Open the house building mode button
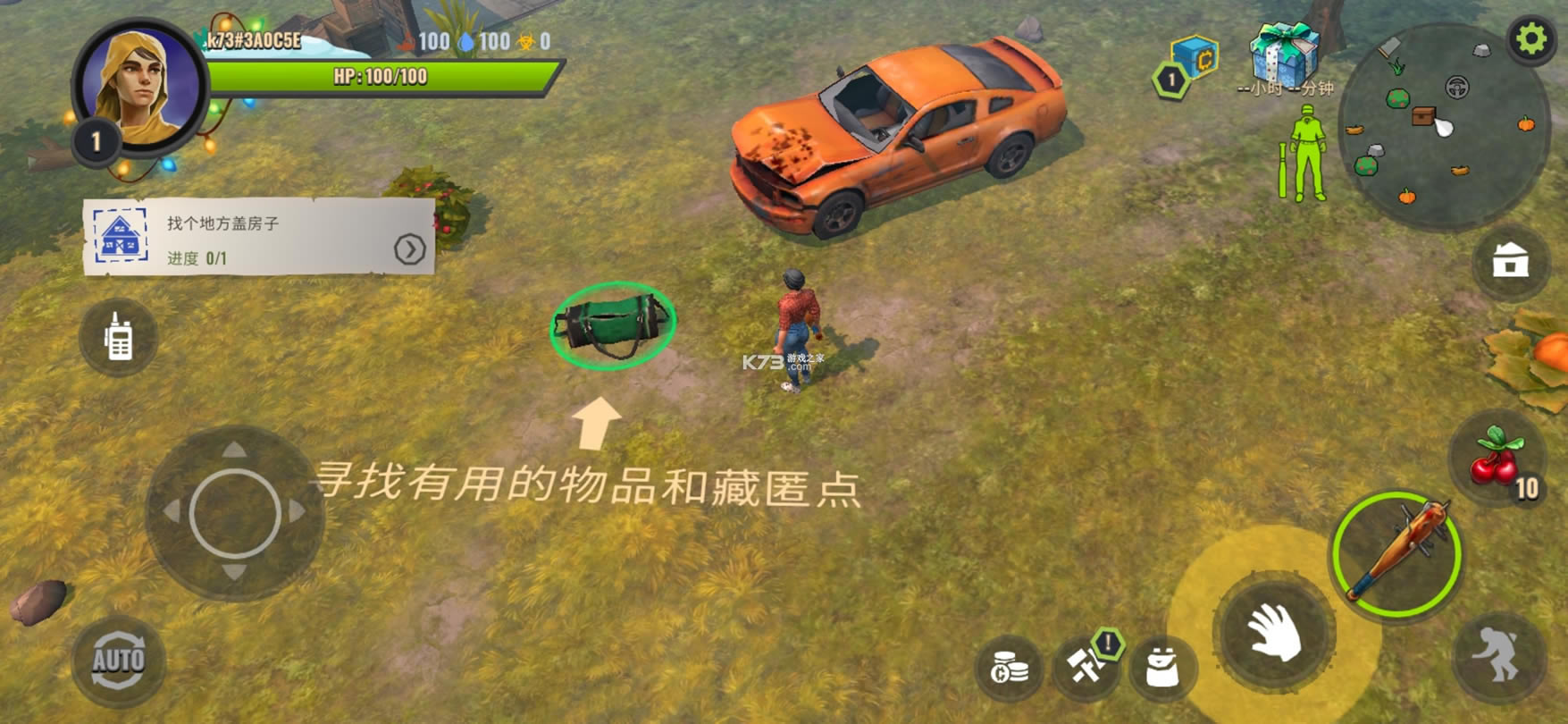 (1510, 261)
